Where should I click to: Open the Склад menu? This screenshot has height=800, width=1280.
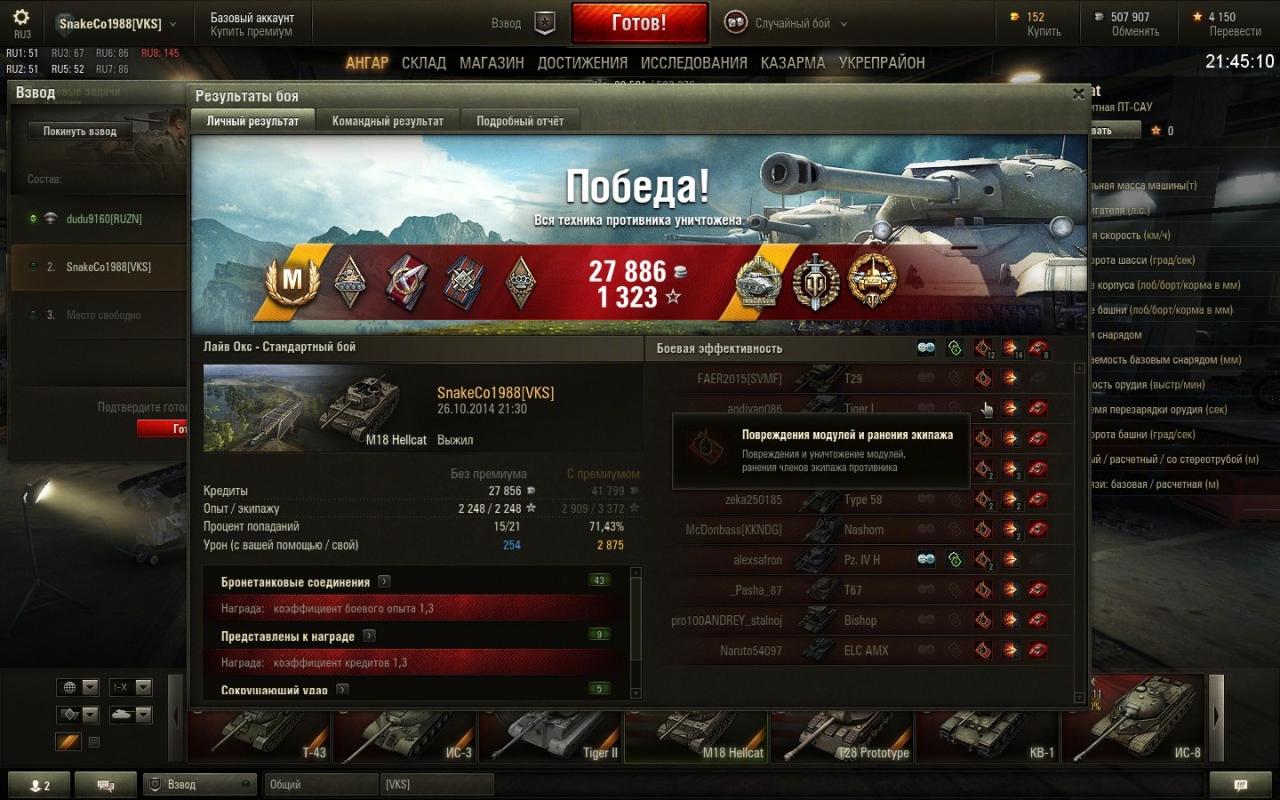click(424, 63)
